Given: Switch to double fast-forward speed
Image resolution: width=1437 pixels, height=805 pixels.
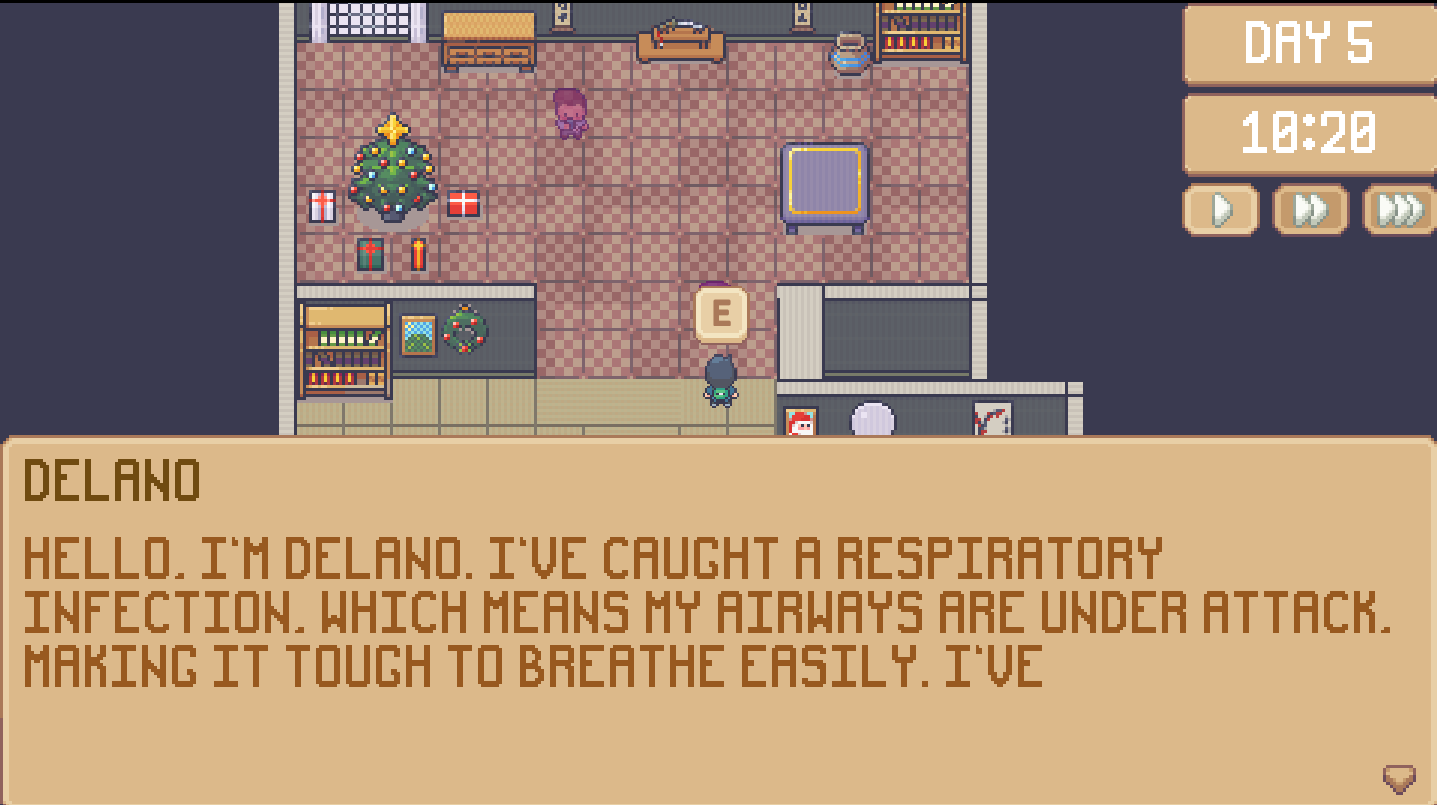Looking at the screenshot, I should click(x=1310, y=210).
